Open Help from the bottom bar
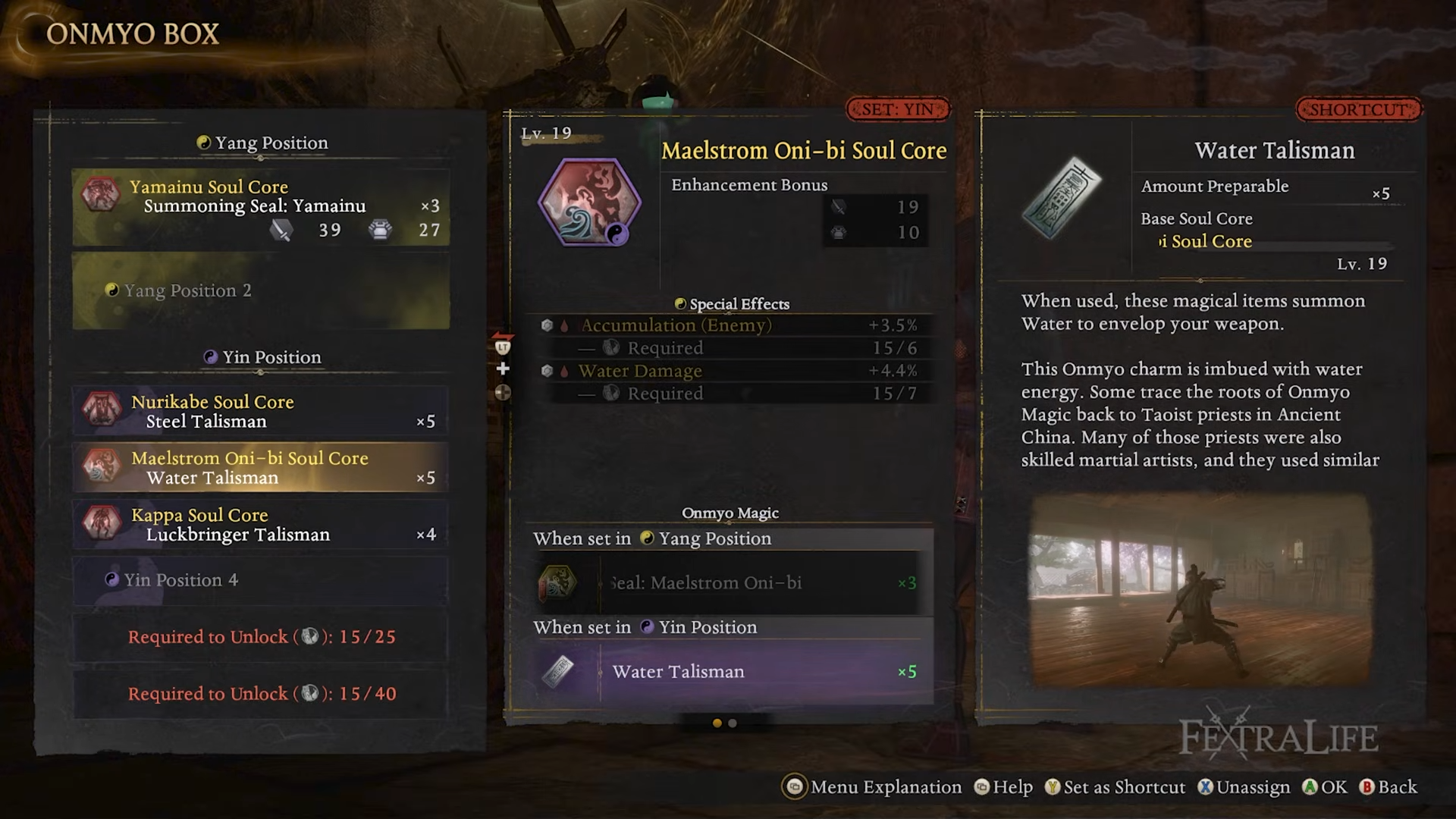The height and width of the screenshot is (819, 1456). [x=1003, y=787]
